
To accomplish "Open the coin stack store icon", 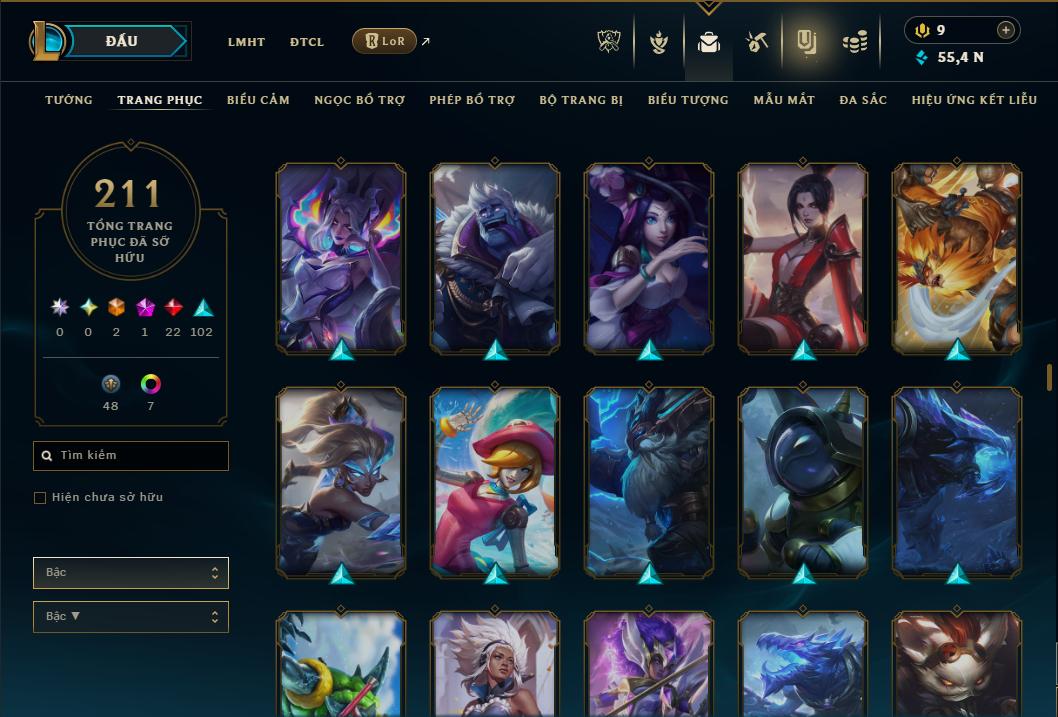I will (x=854, y=42).
